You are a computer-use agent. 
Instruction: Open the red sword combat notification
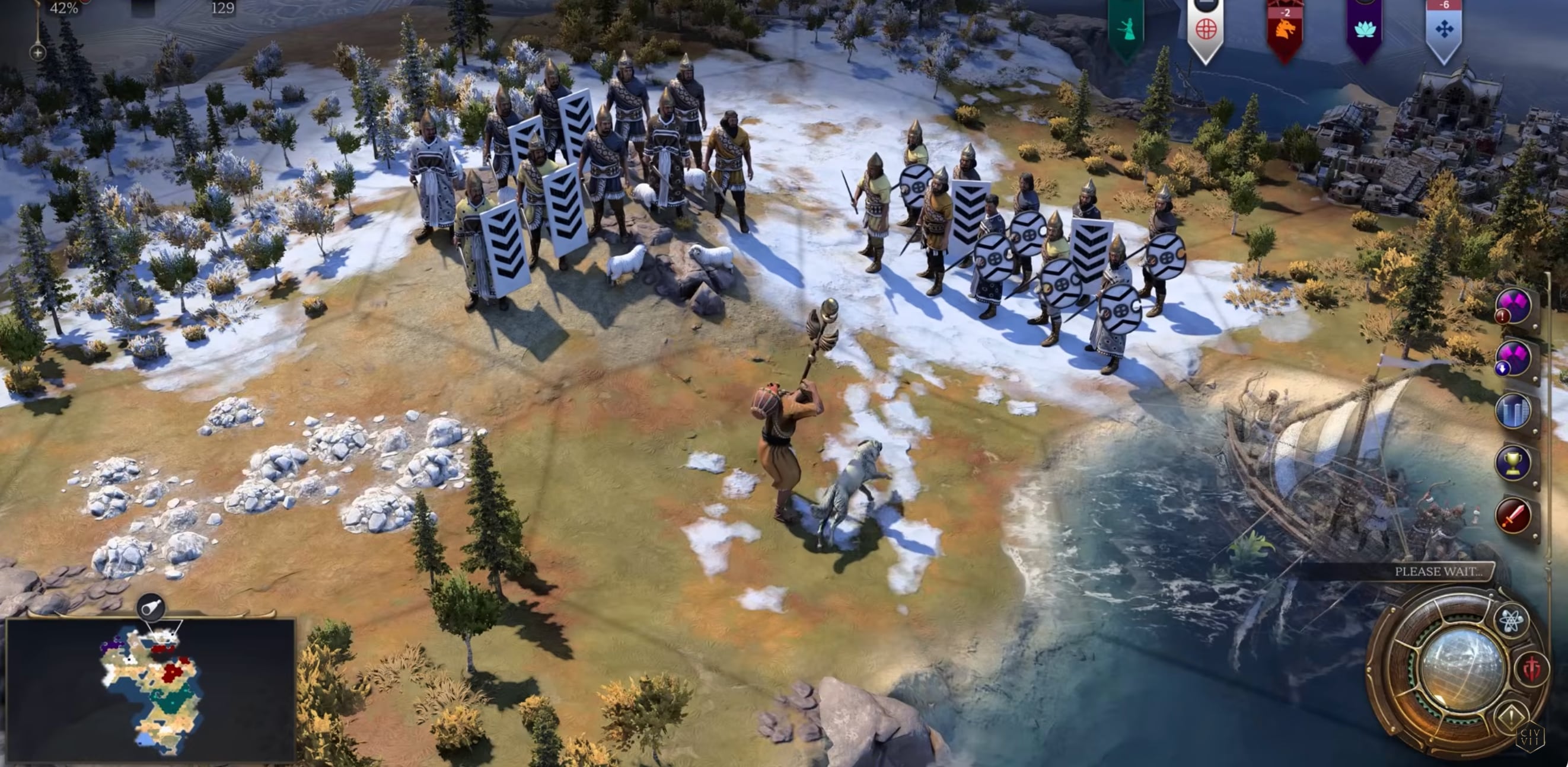click(x=1513, y=516)
